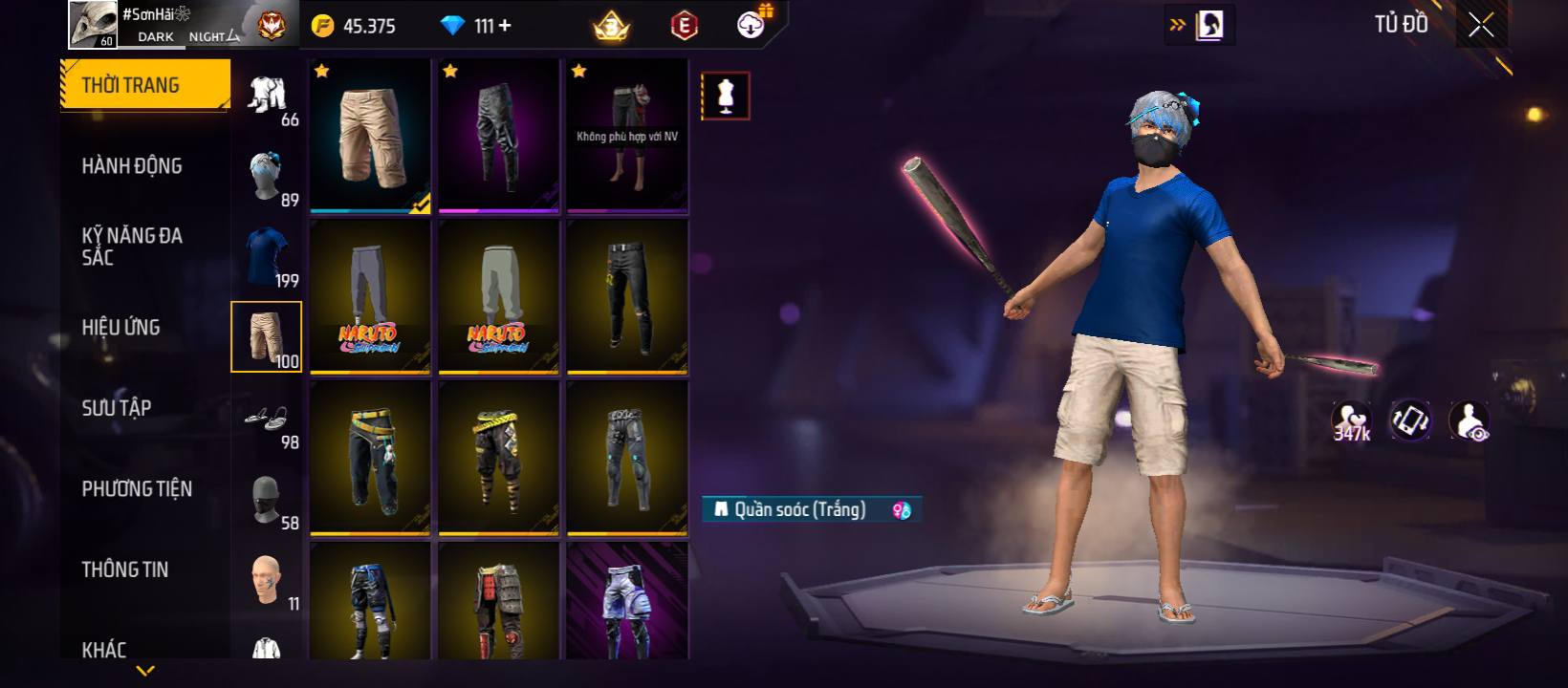Switch to Hành Động tab
This screenshot has width=1568, height=688.
point(132,166)
